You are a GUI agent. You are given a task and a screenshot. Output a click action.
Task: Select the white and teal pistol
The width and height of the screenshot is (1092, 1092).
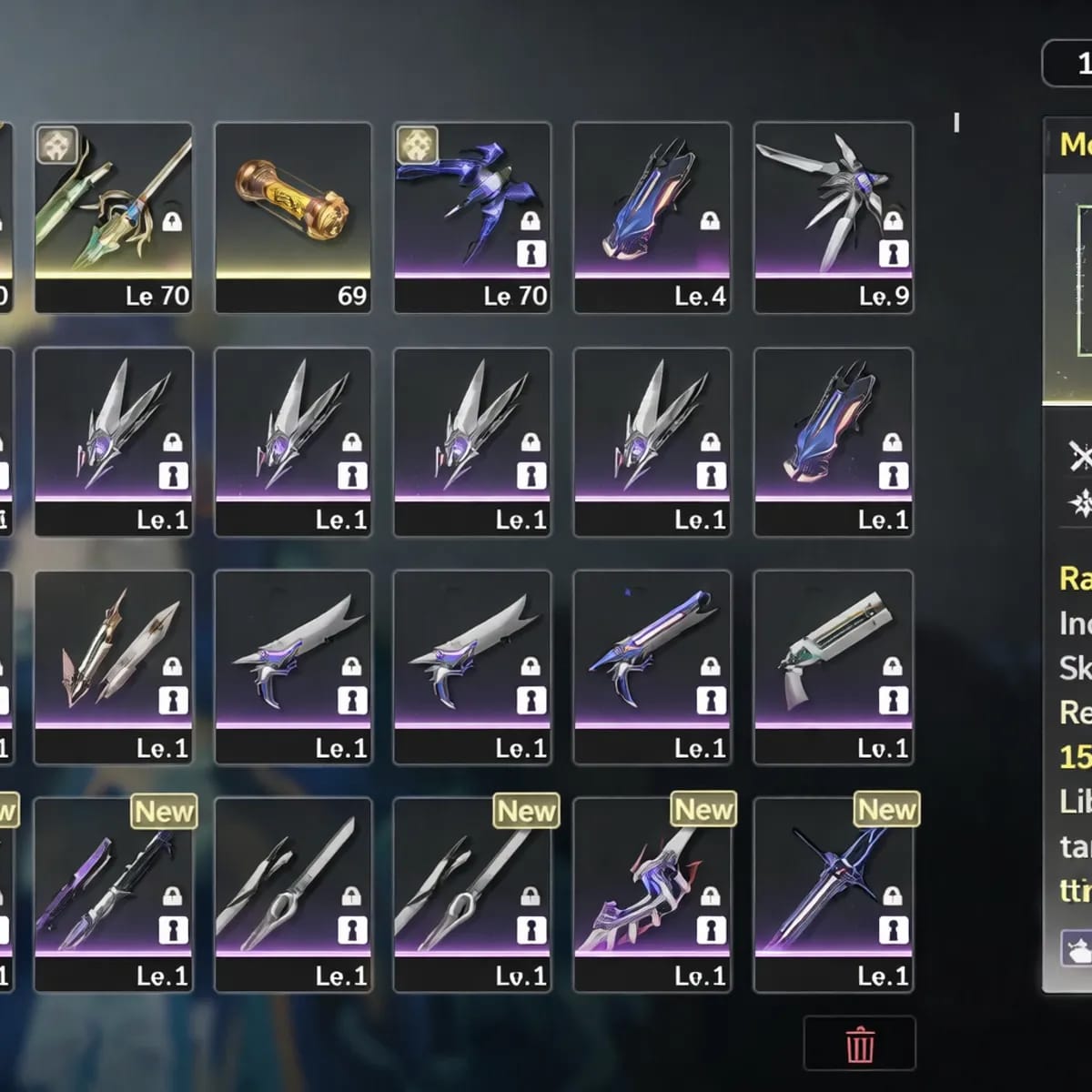833,666
